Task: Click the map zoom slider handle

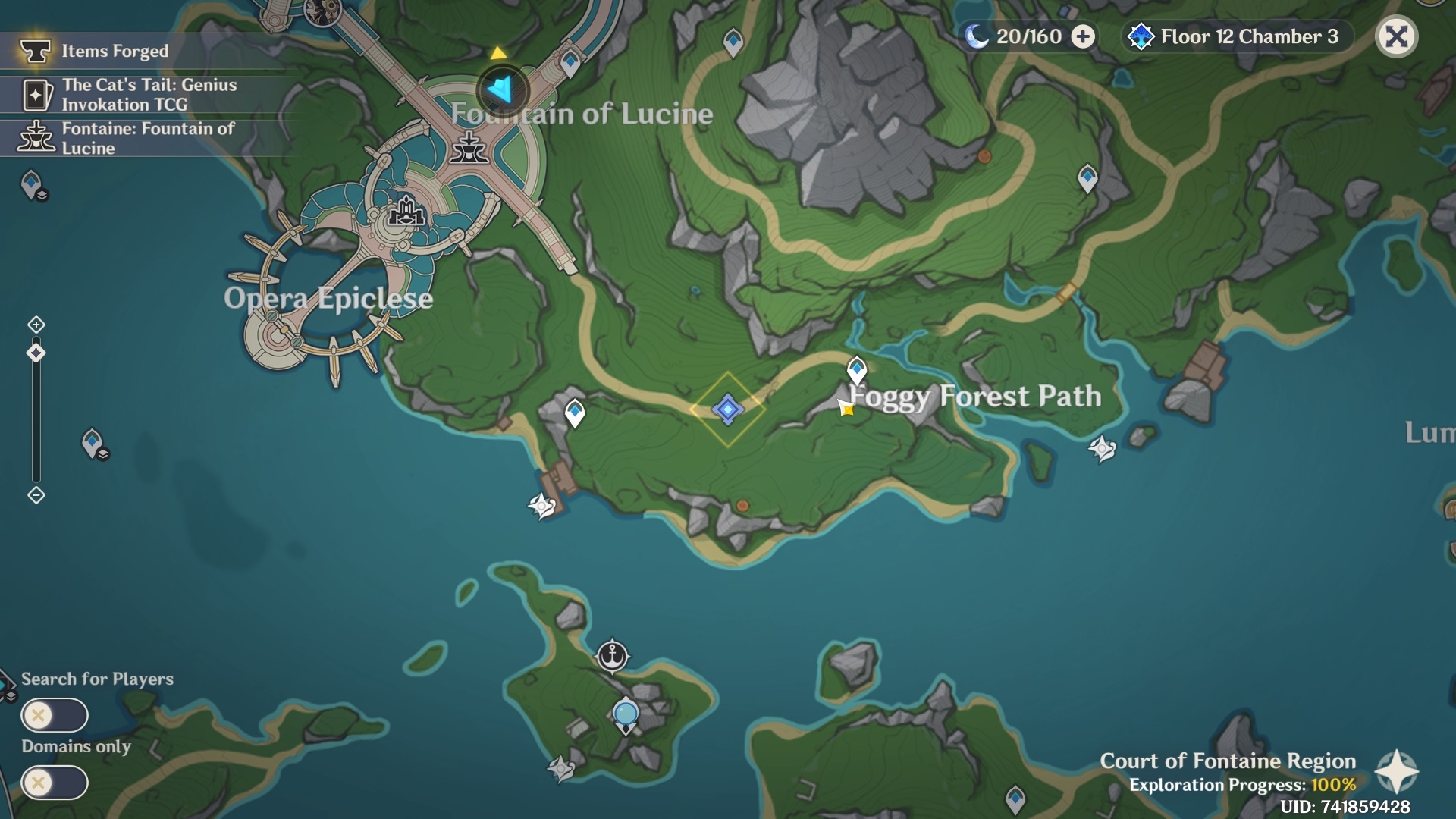Action: [x=36, y=353]
